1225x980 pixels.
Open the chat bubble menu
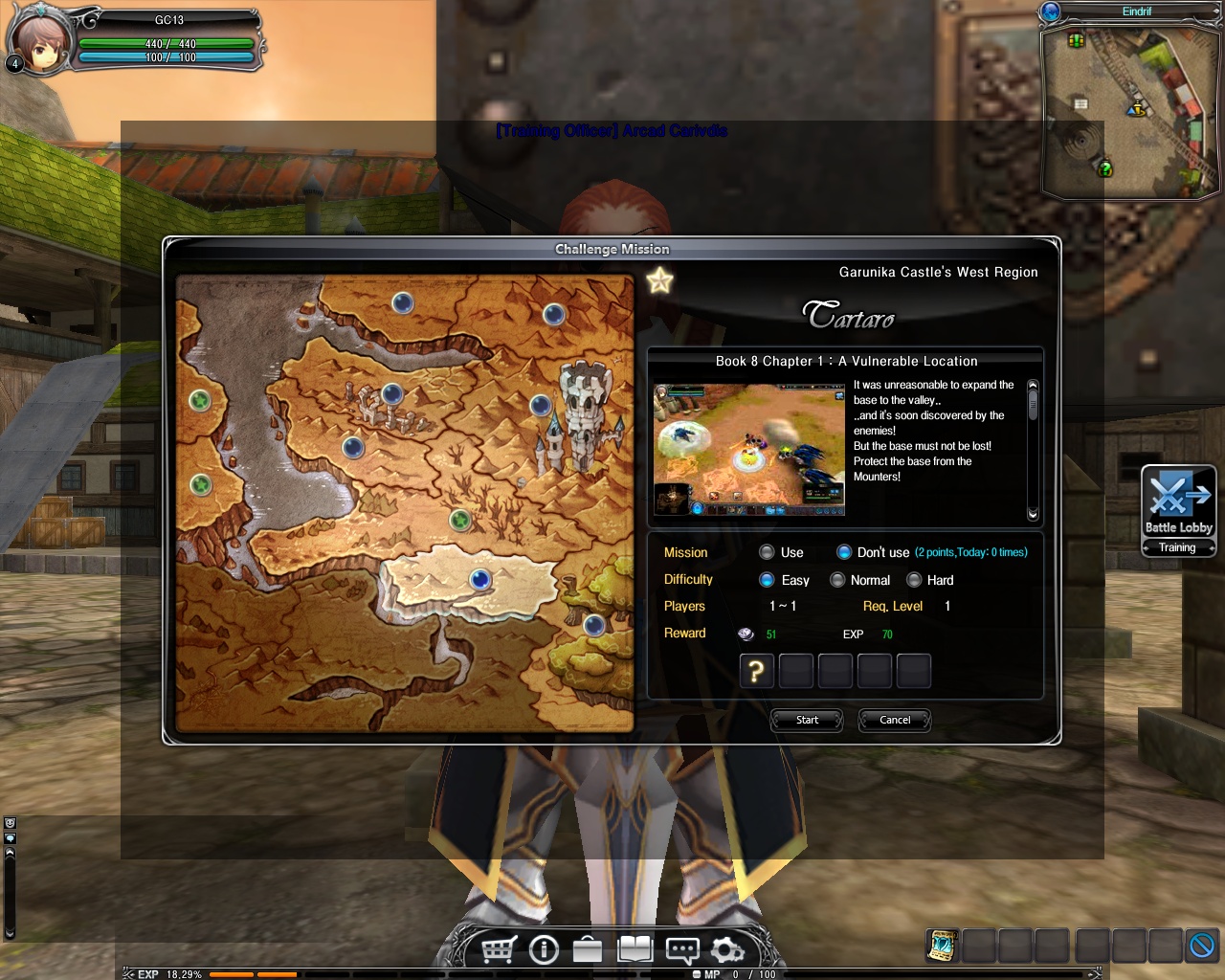point(681,949)
